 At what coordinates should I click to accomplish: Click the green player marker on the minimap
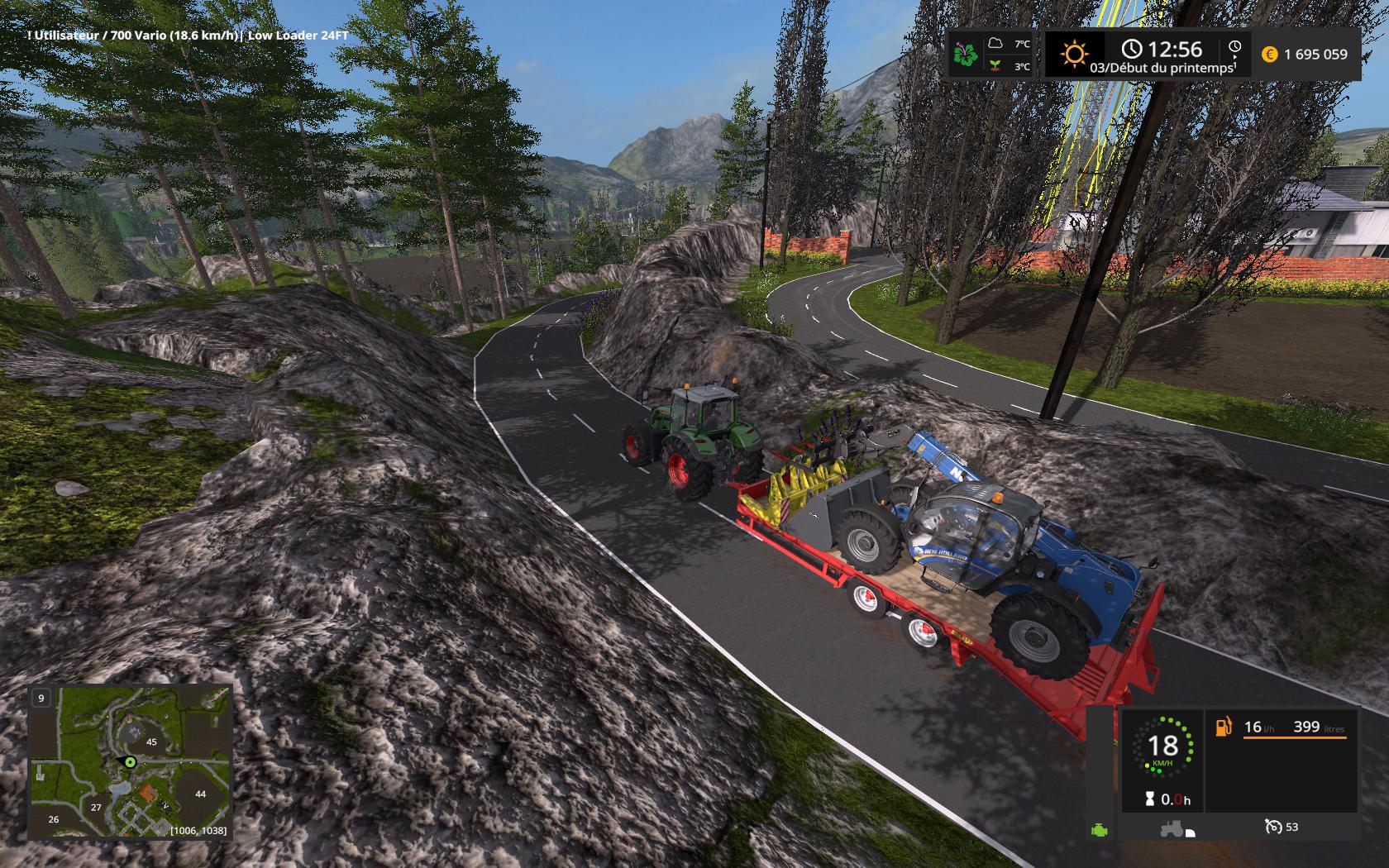[x=129, y=761]
